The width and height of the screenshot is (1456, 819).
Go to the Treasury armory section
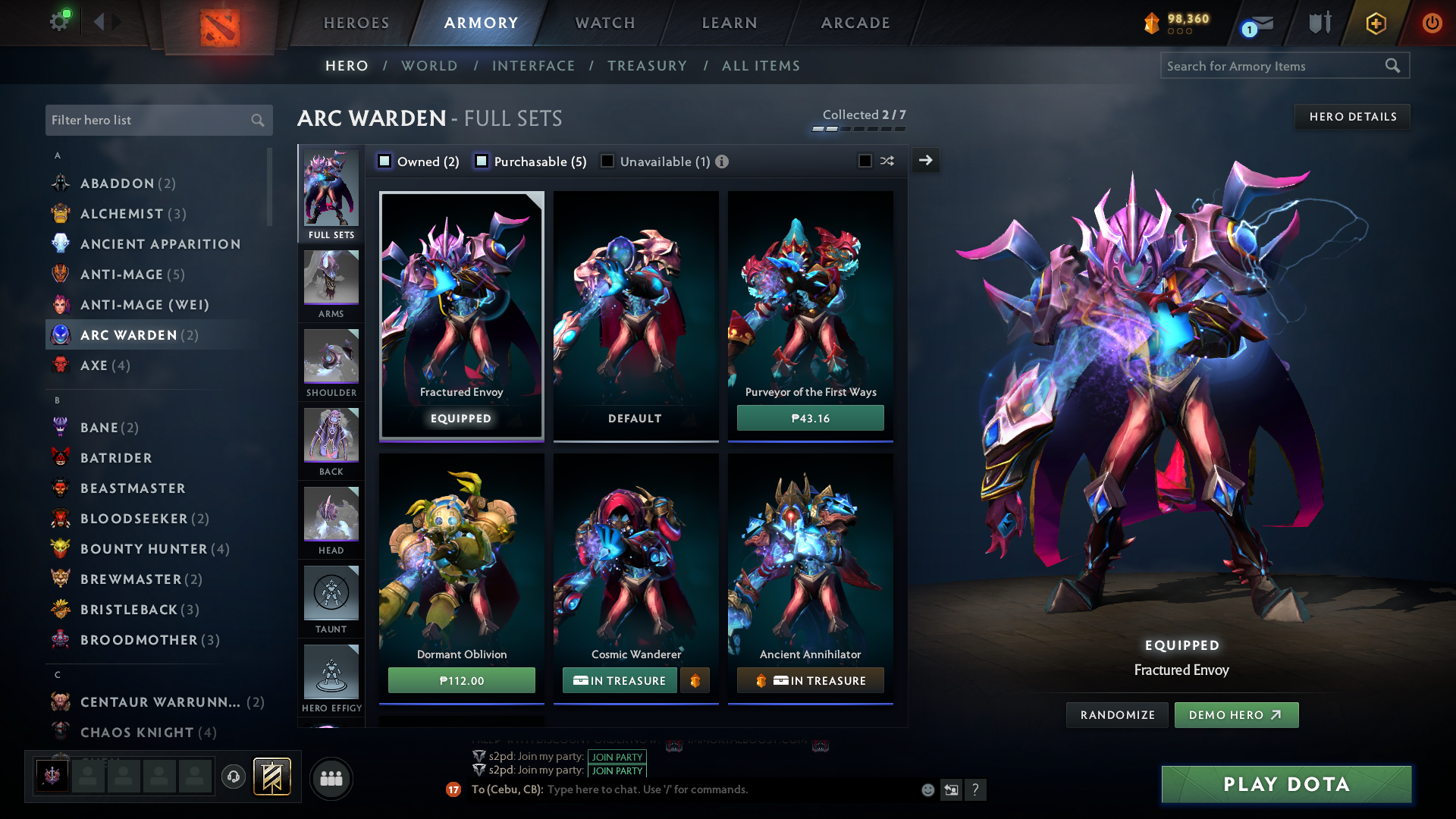coord(647,66)
